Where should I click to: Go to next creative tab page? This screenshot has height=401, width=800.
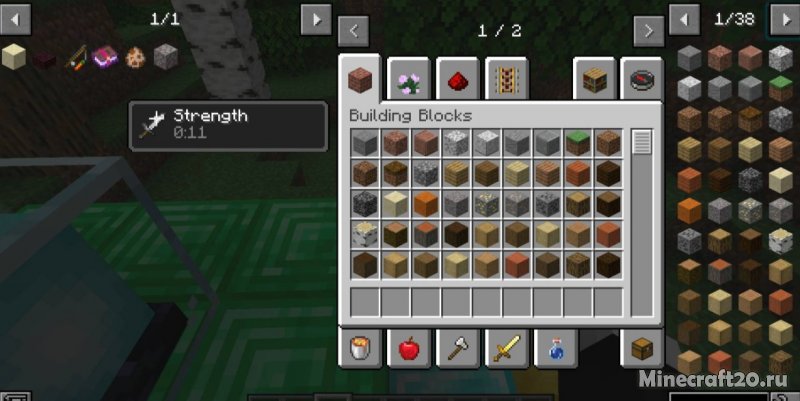(x=648, y=31)
